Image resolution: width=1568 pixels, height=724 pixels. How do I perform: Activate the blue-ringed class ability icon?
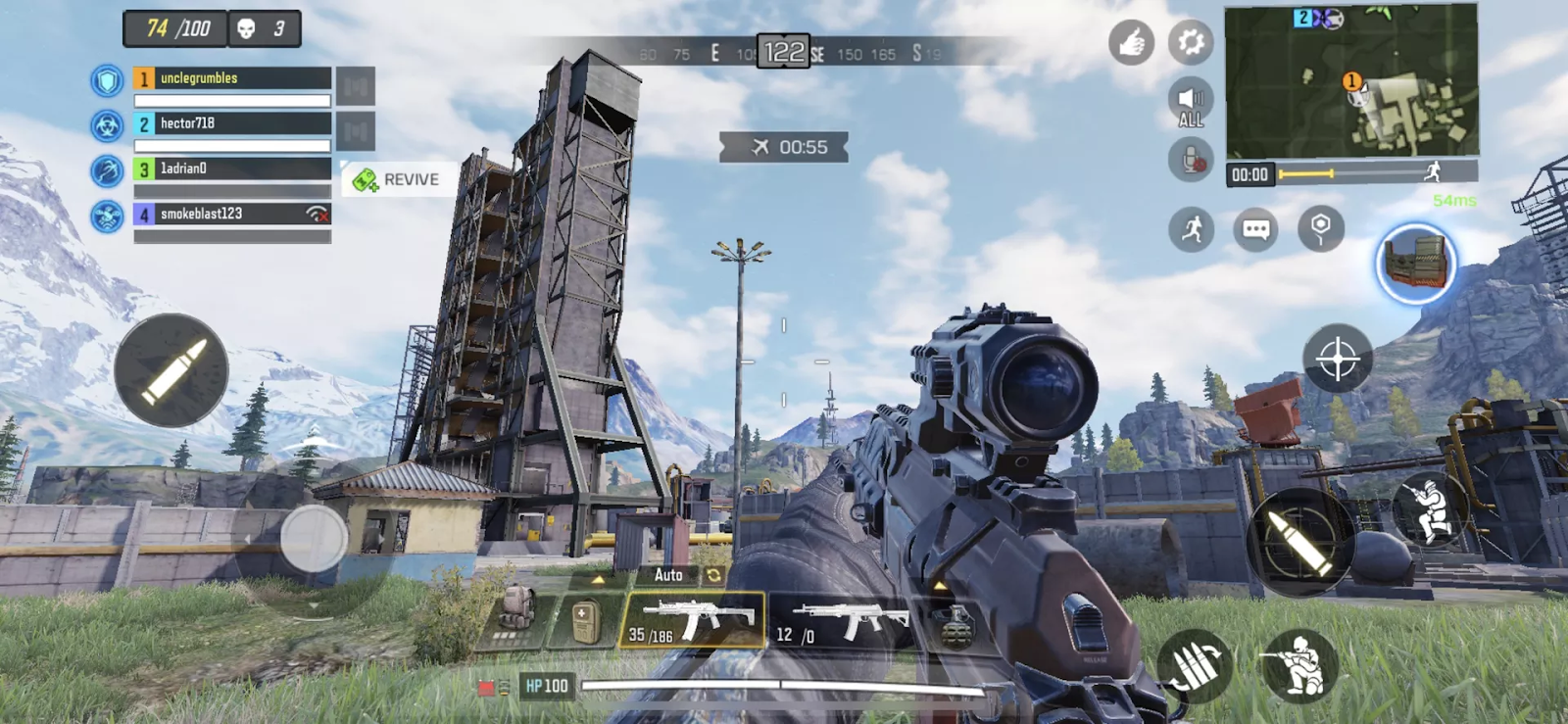click(x=1415, y=263)
